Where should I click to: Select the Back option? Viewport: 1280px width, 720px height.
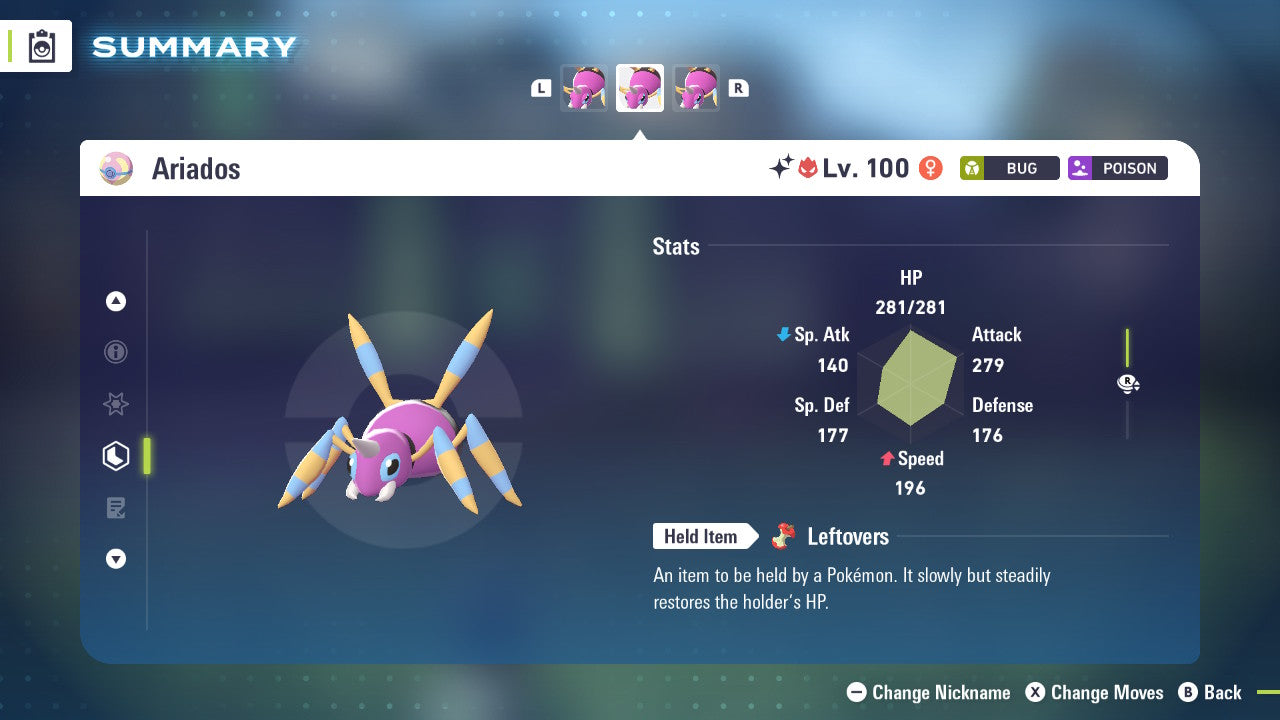(1211, 692)
